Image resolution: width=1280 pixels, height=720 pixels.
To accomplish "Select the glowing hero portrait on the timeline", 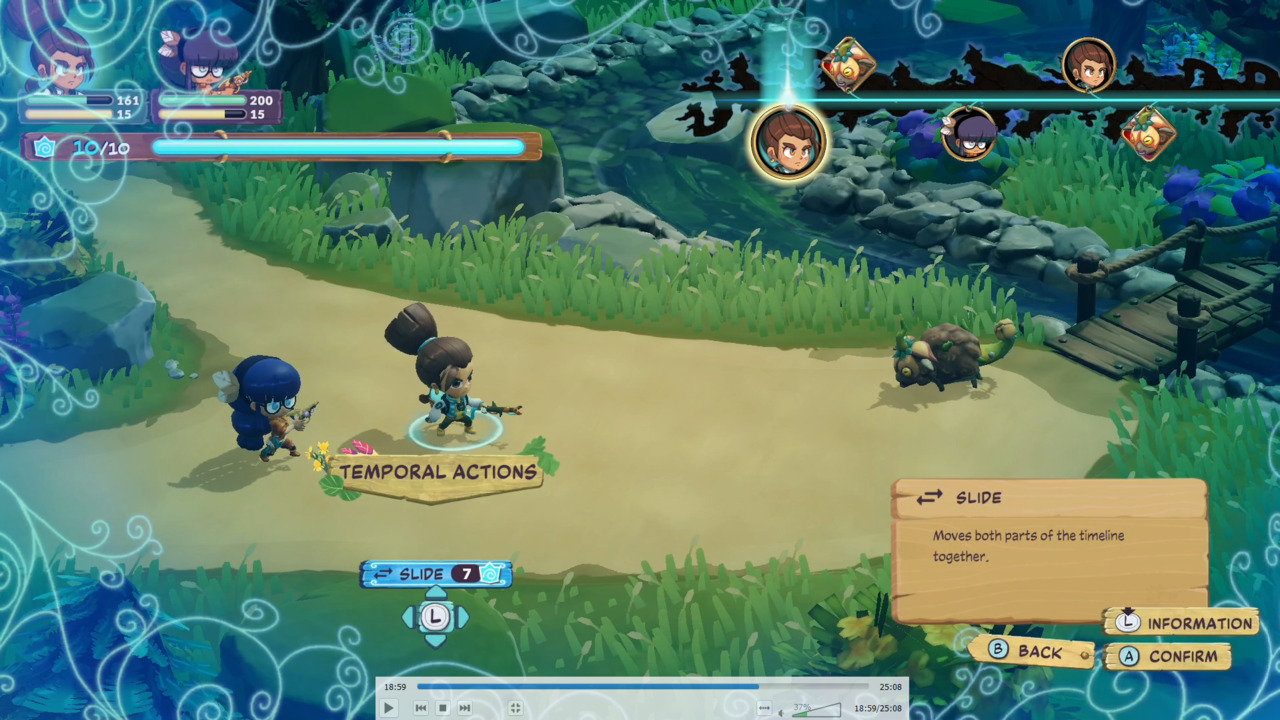I will 789,143.
